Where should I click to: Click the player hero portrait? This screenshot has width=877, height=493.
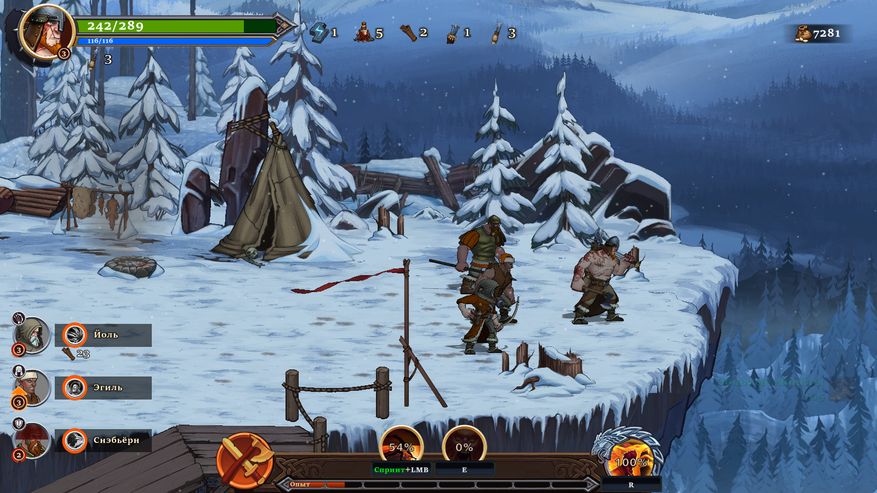45,30
